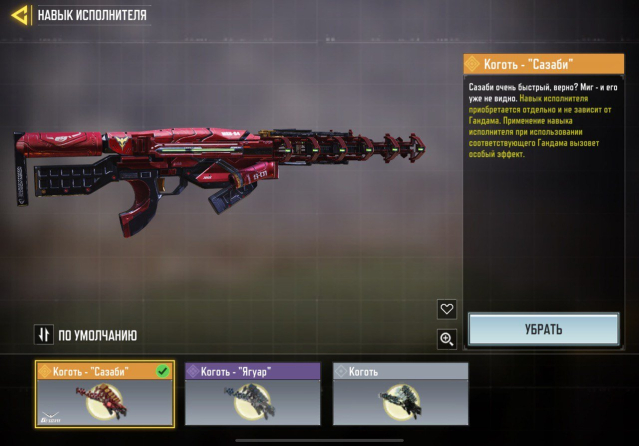The image size is (639, 446).
Task: Open the magnifier zoom view
Action: coord(447,340)
